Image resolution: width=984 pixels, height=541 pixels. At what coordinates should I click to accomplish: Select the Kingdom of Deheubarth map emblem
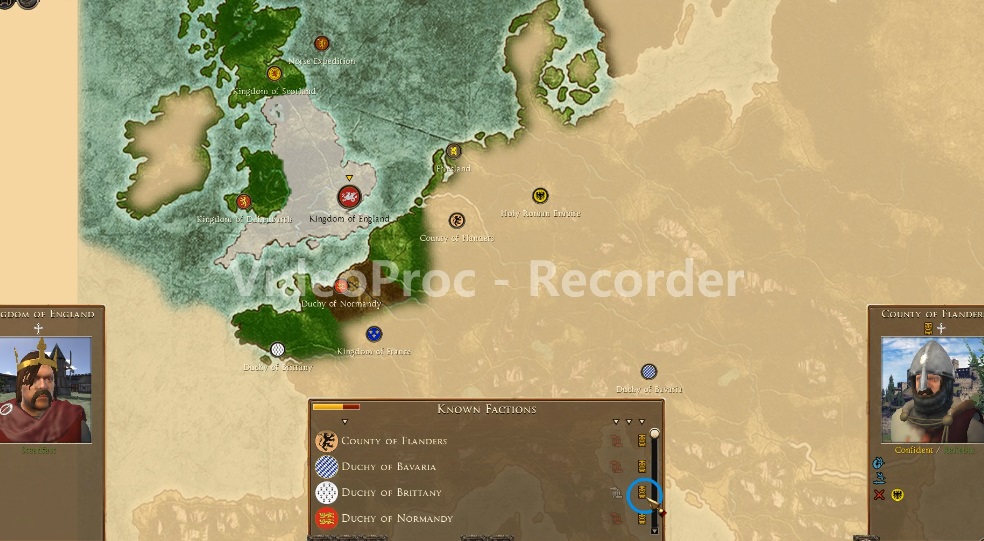click(x=243, y=202)
